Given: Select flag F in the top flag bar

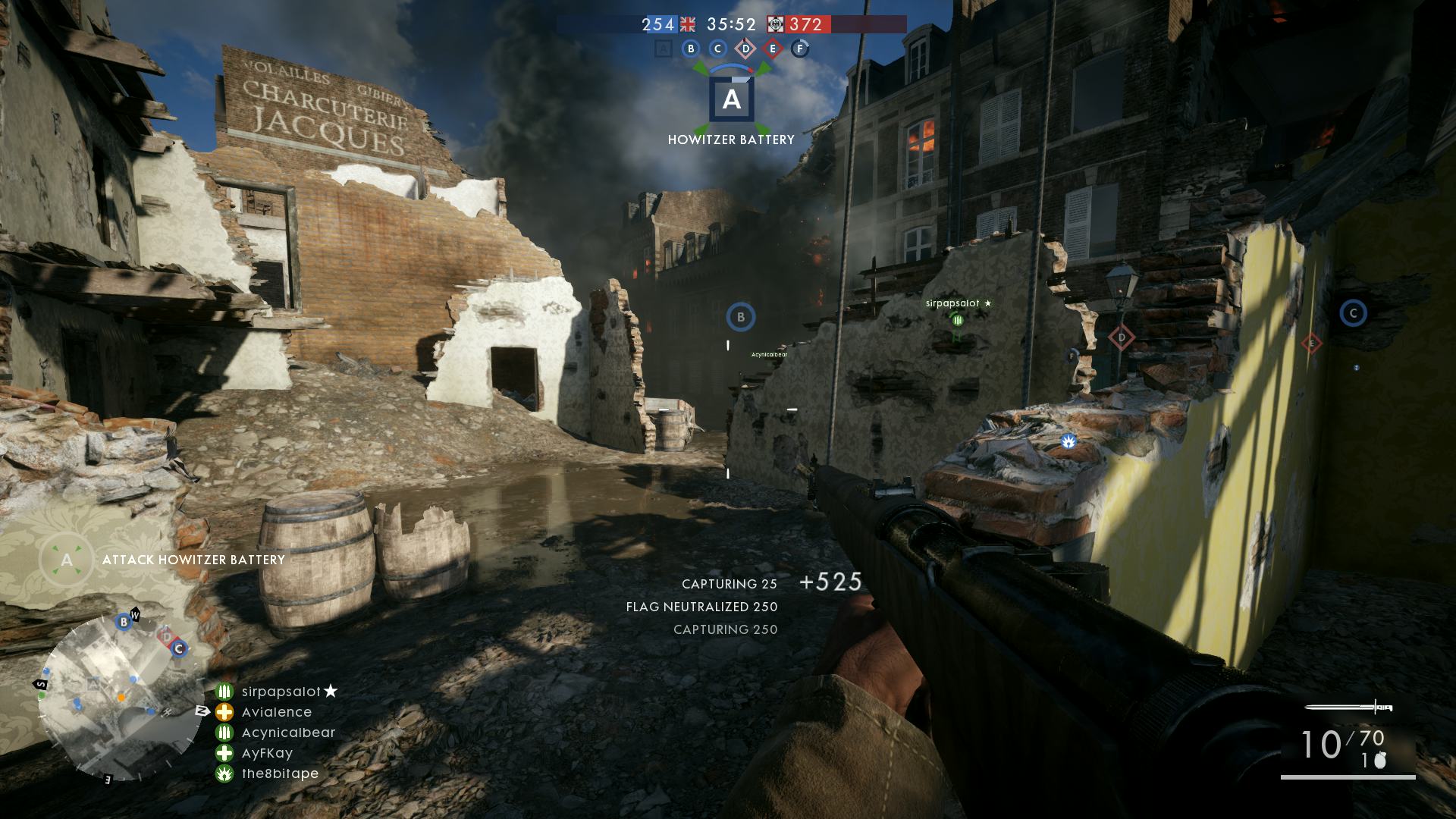Looking at the screenshot, I should [800, 49].
